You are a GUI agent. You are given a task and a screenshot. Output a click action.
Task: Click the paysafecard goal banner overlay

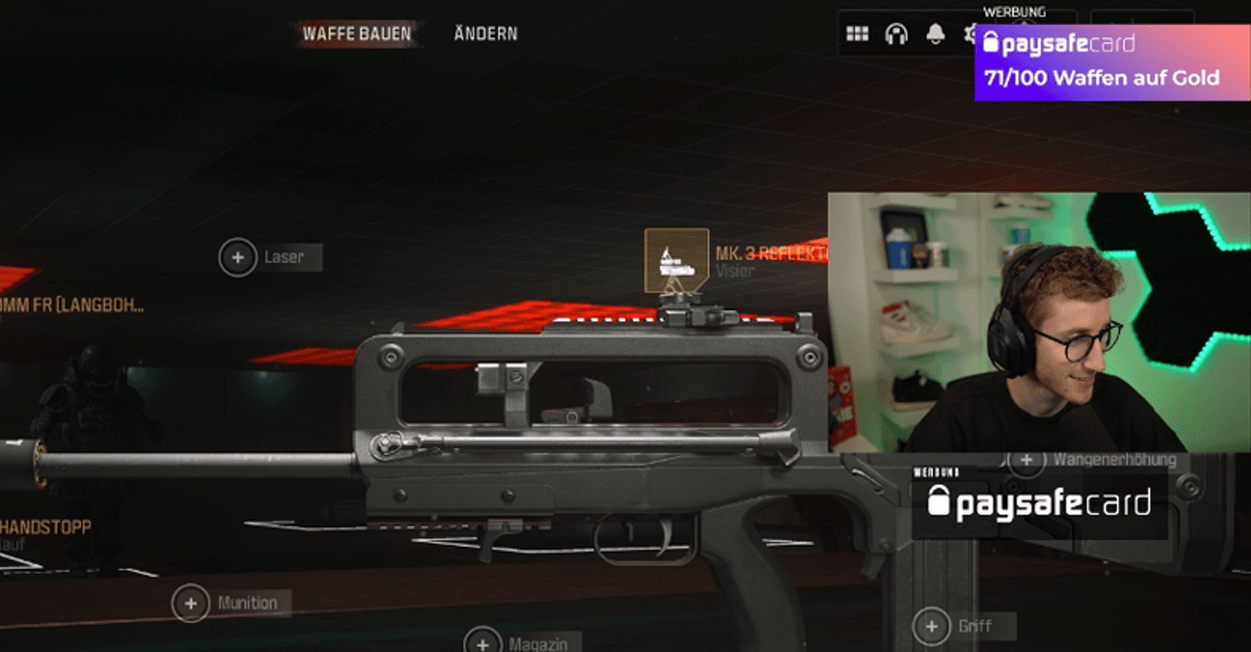(1112, 62)
